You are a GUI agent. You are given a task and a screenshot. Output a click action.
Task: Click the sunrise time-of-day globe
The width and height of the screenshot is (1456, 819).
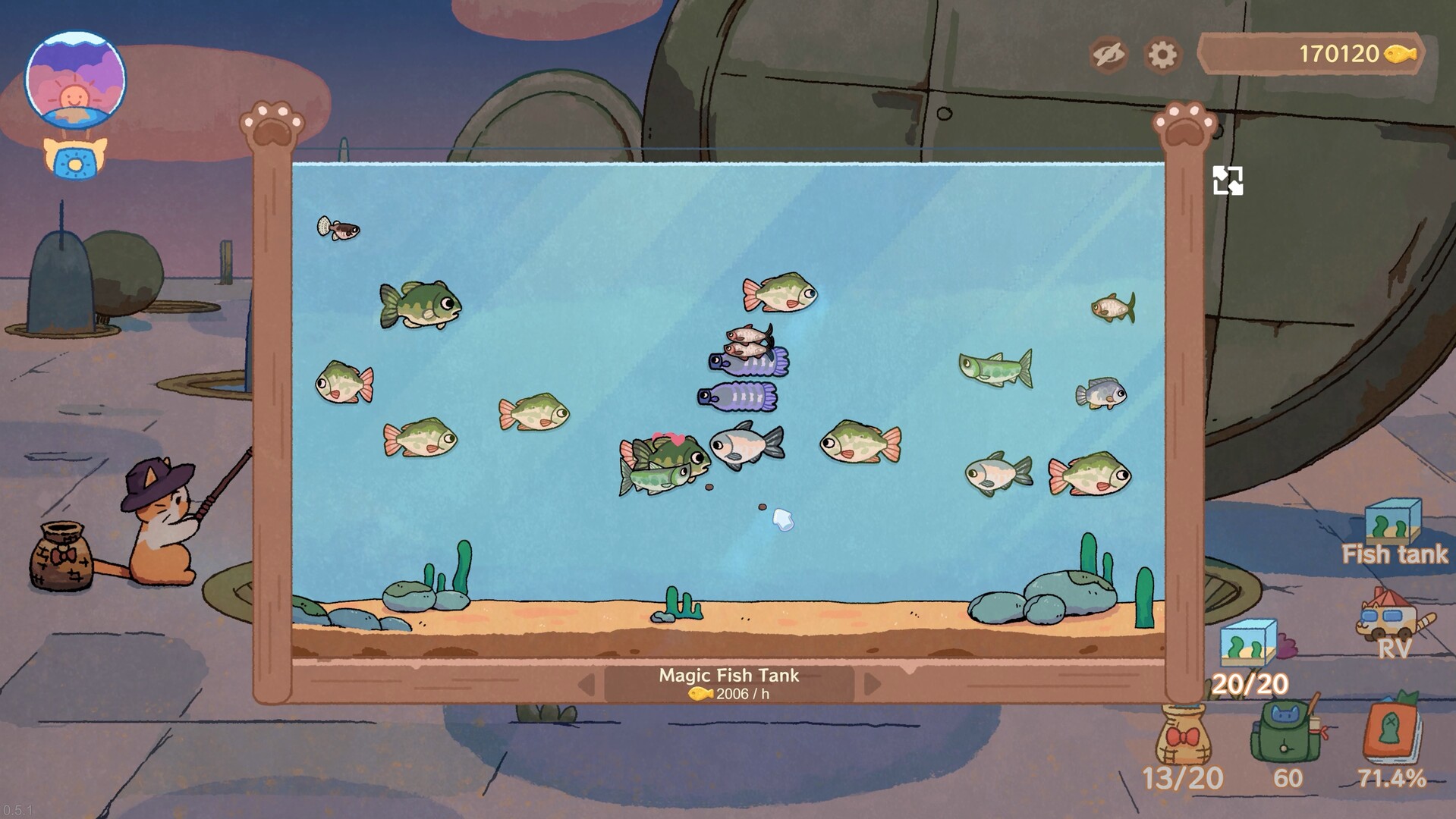coord(75,80)
